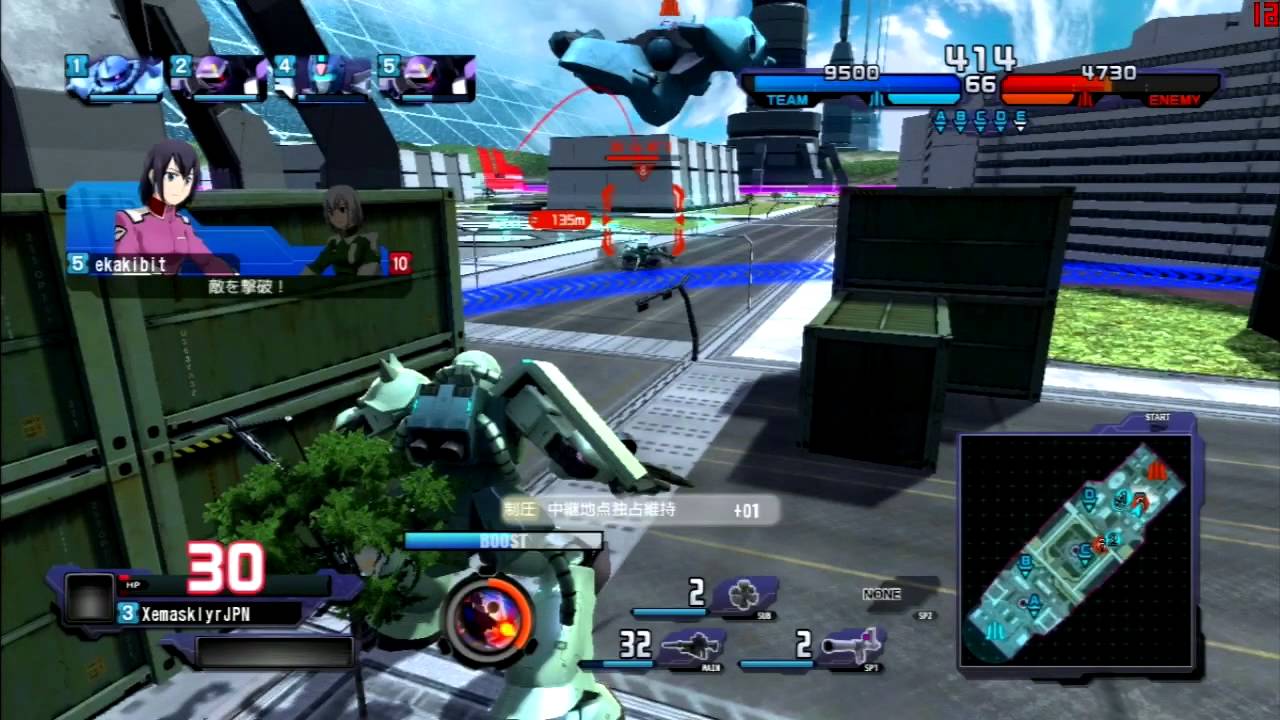The image size is (1280, 720).
Task: Click the pilot portrait box beside HP
Action: (89, 599)
